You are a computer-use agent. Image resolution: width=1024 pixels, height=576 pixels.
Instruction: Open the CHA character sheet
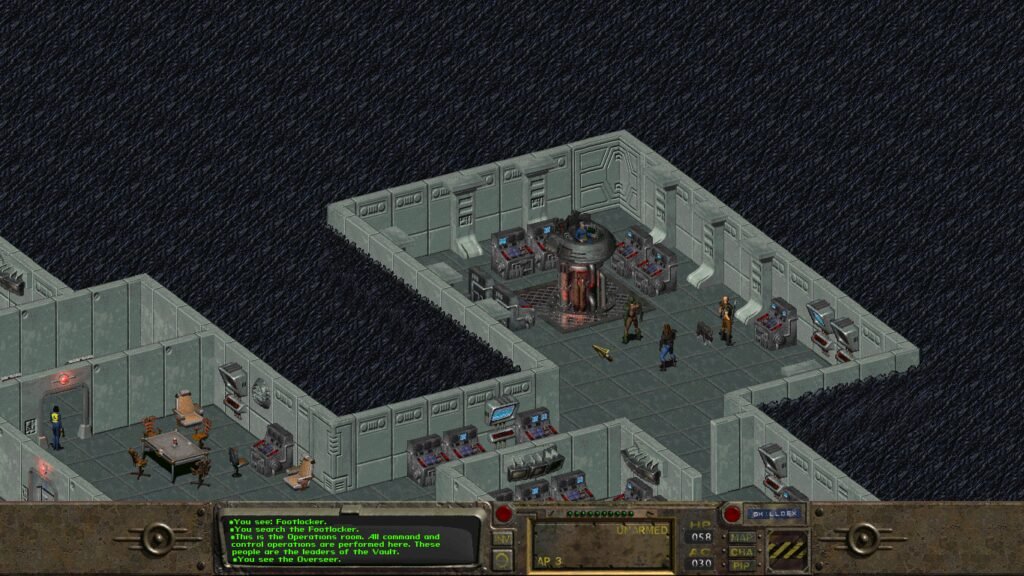[741, 551]
